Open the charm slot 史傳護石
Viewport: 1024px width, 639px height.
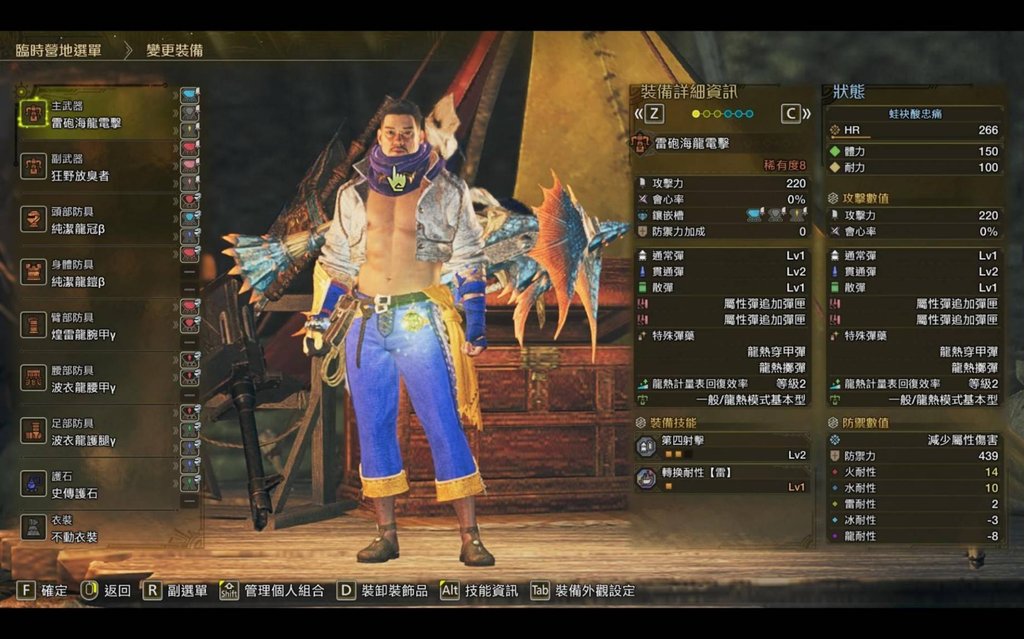[95, 485]
